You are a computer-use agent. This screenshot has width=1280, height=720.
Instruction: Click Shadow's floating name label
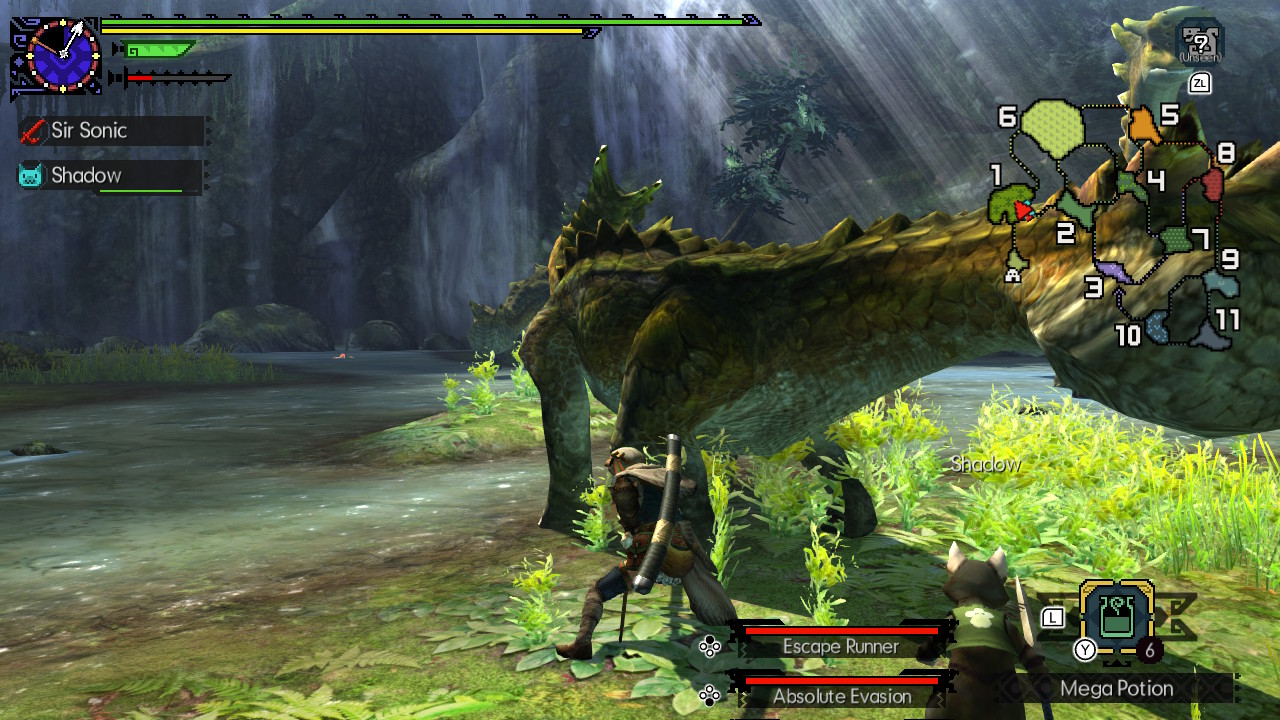[985, 464]
